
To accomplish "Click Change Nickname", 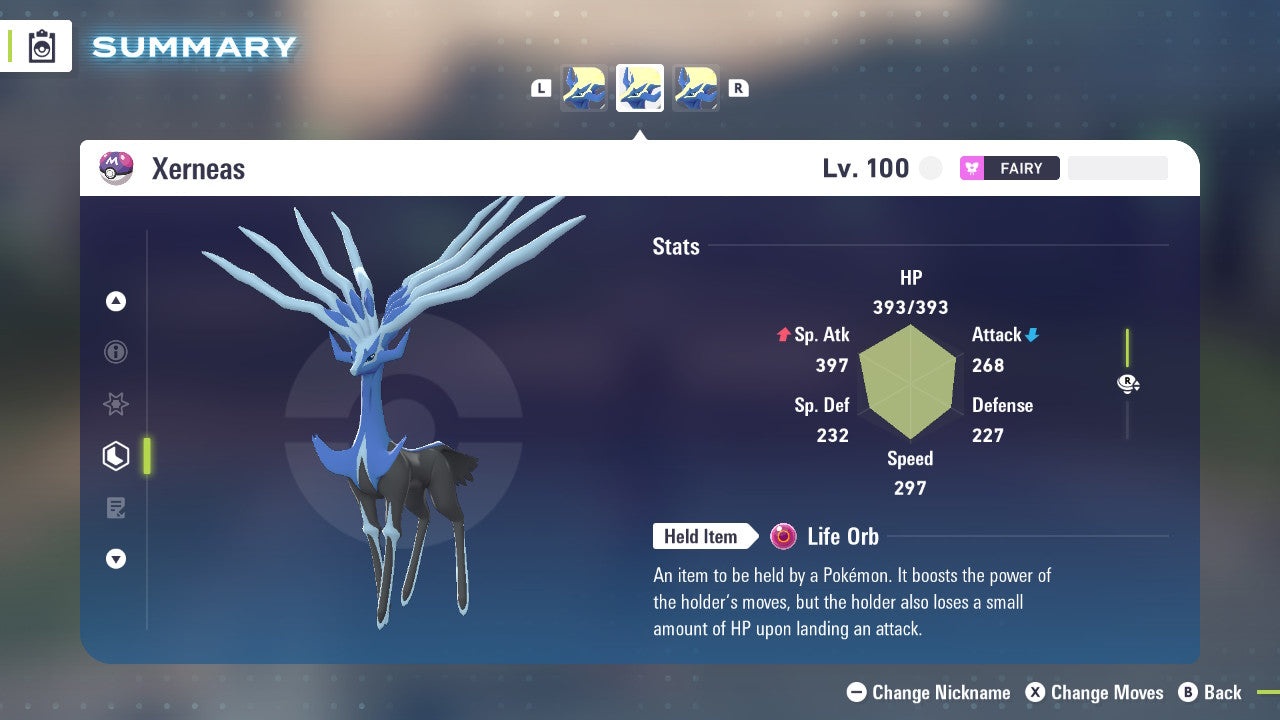I will (x=928, y=692).
